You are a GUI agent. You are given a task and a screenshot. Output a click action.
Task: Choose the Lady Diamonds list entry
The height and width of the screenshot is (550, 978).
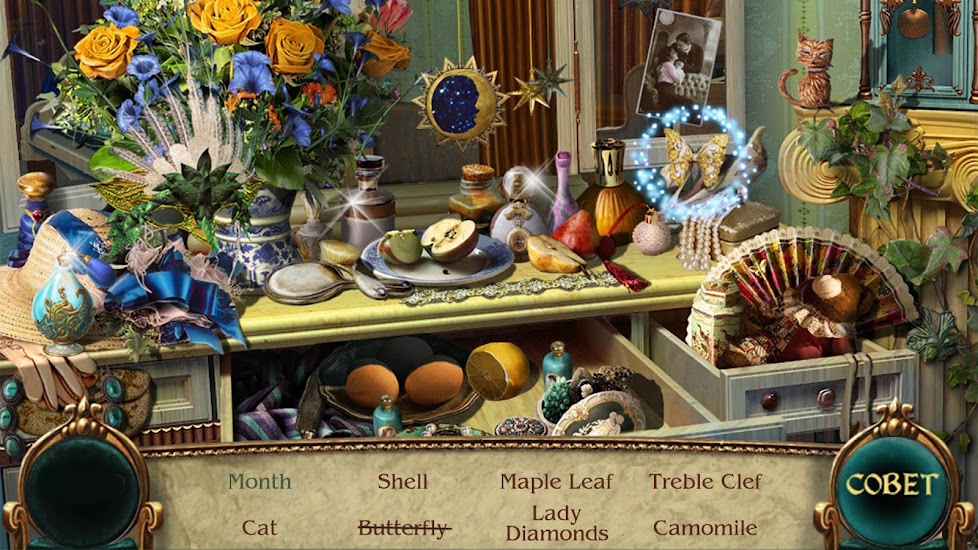[x=556, y=524]
